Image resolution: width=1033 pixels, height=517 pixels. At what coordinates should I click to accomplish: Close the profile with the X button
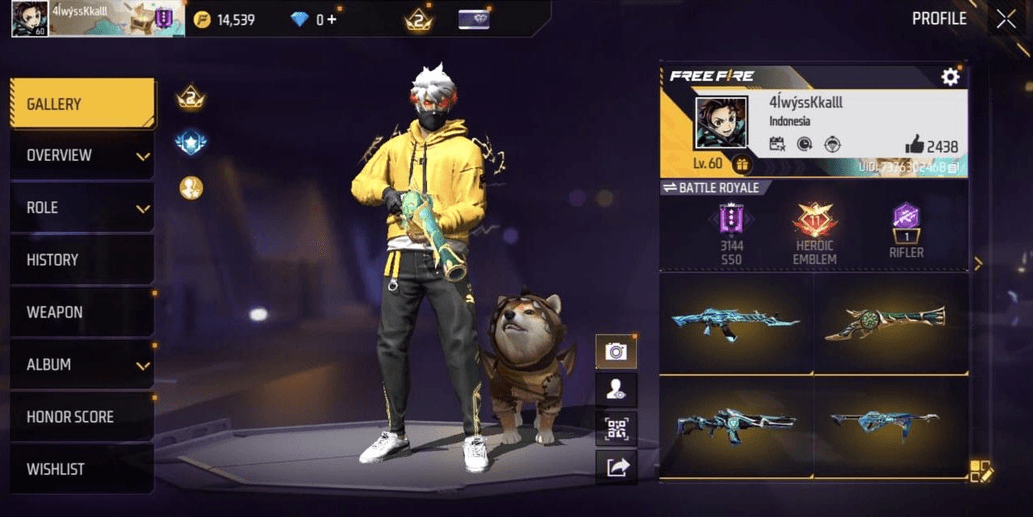point(1005,18)
